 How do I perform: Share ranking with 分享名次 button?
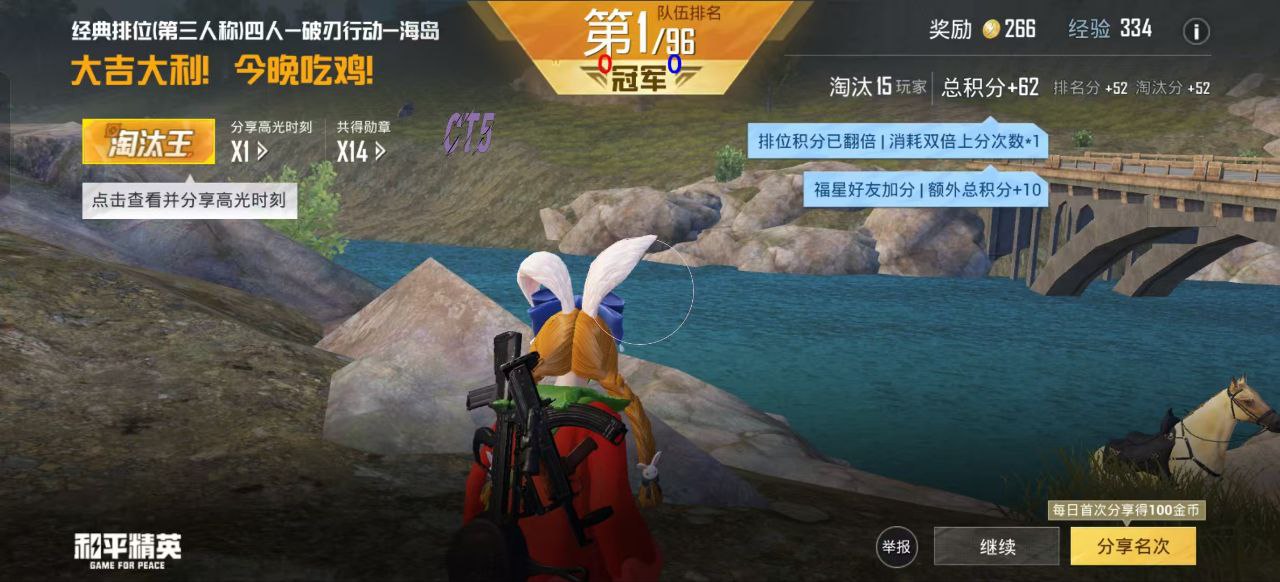(1132, 547)
